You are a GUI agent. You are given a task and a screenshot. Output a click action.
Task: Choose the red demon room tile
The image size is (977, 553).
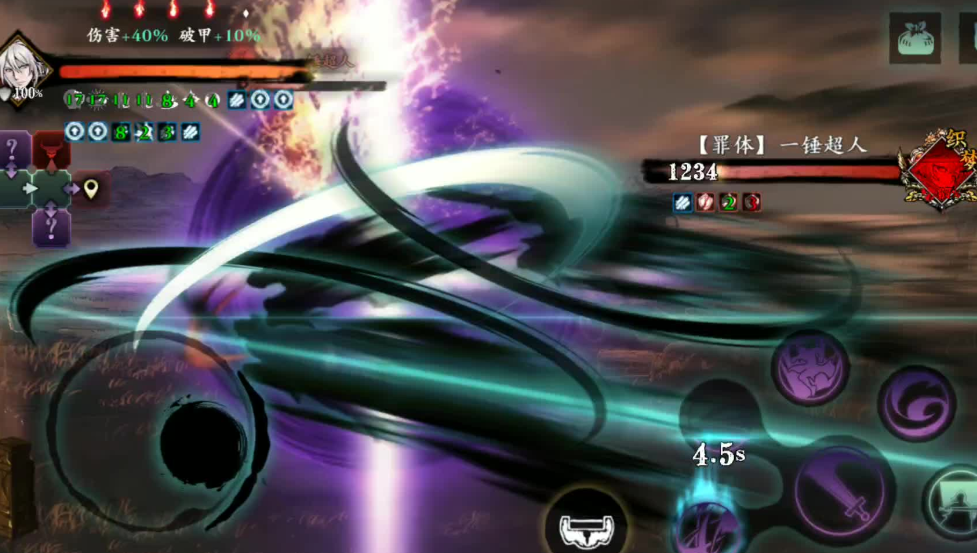pyautogui.click(x=51, y=151)
